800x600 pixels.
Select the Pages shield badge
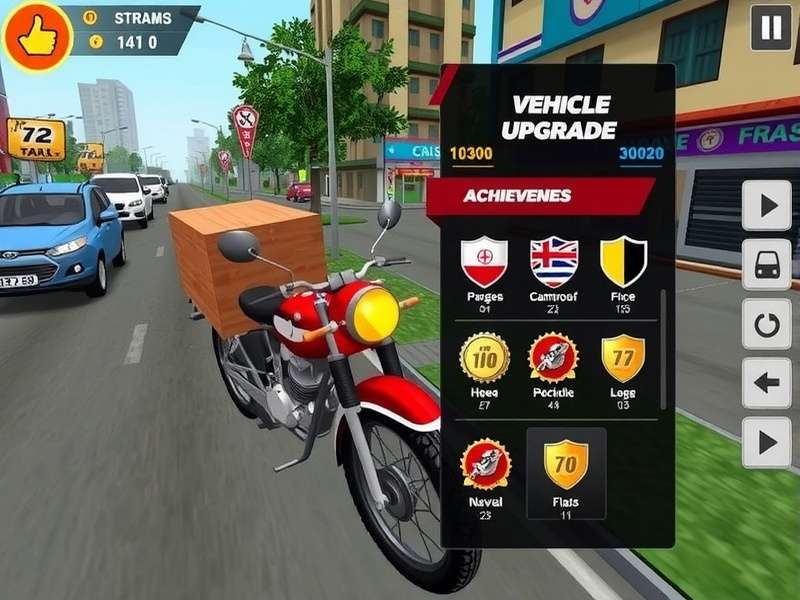484,262
